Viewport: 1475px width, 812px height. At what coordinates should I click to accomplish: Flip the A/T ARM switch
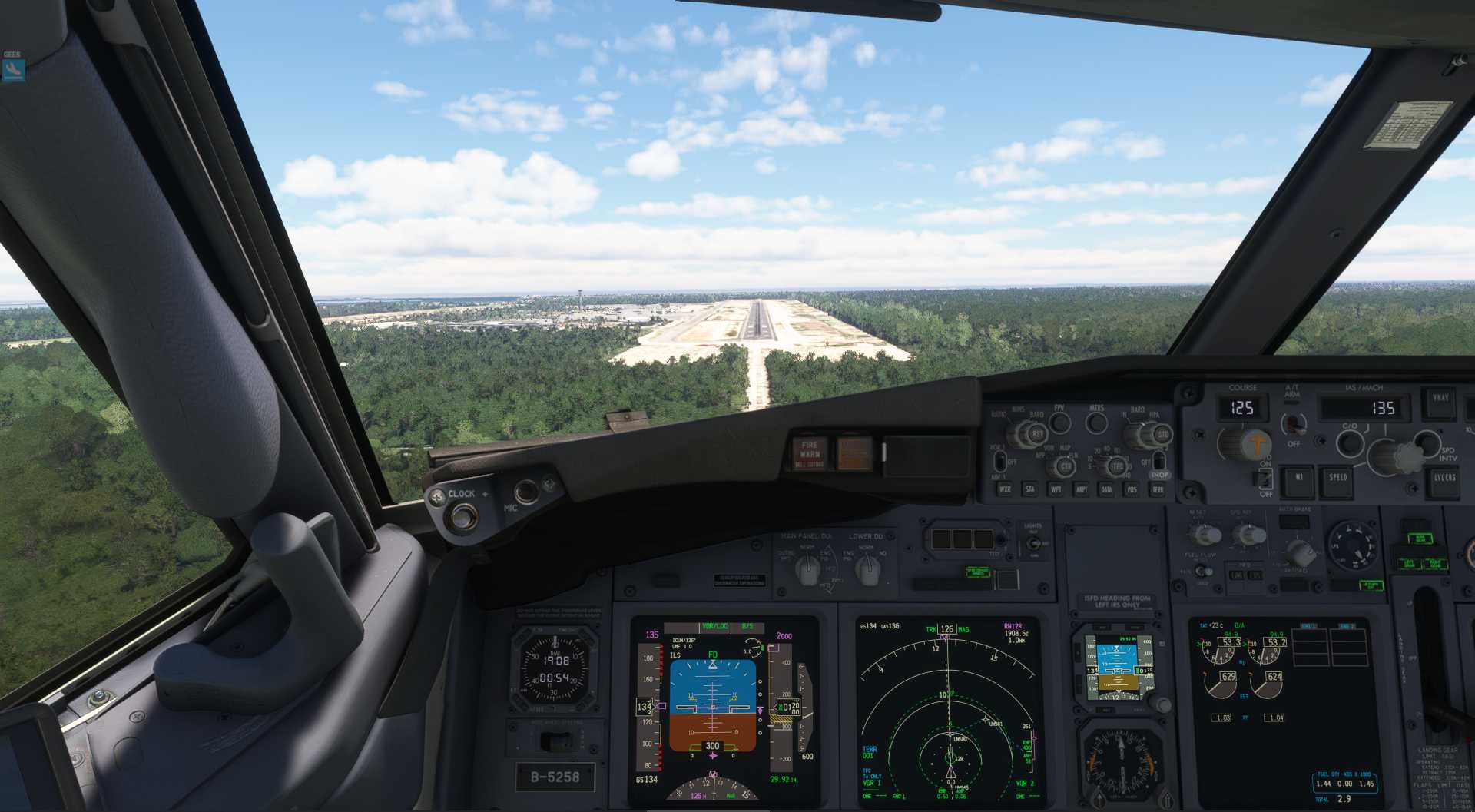pyautogui.click(x=1295, y=423)
